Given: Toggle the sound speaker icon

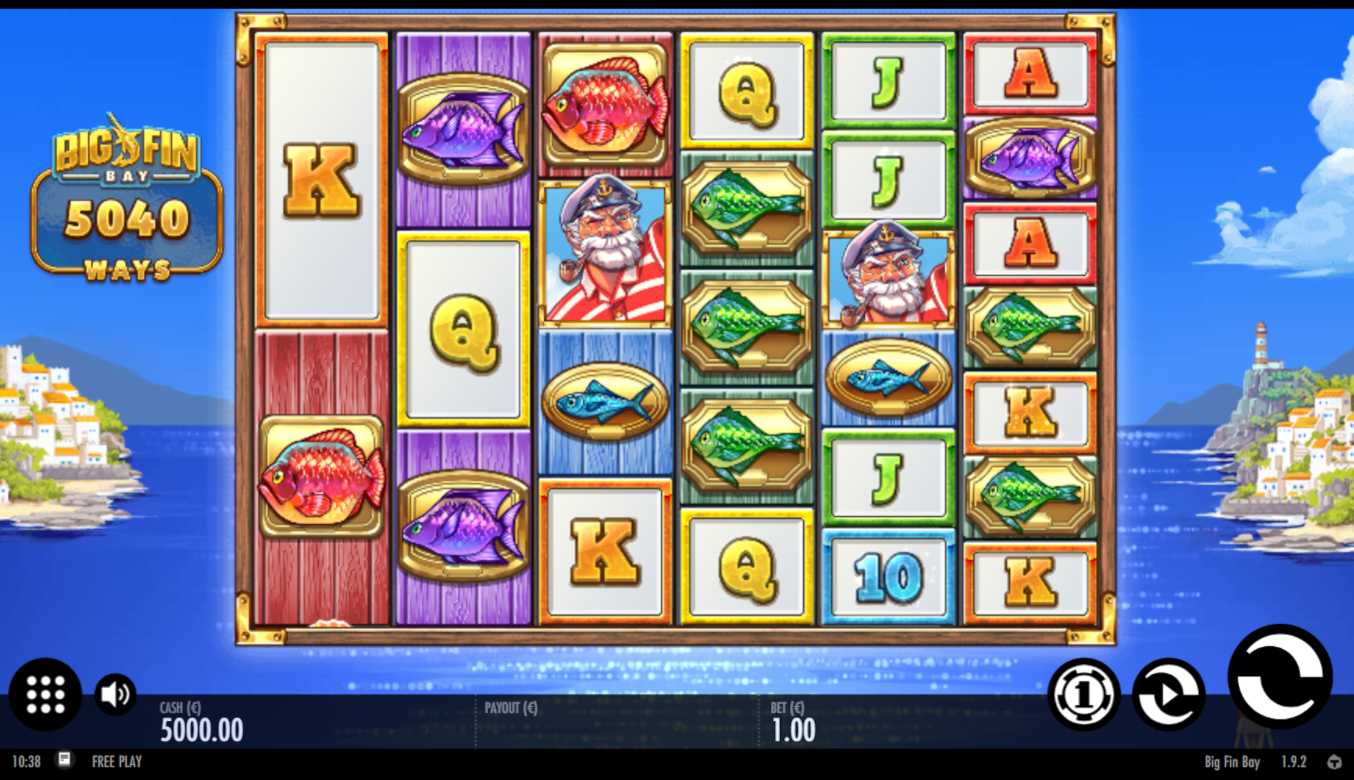Looking at the screenshot, I should [115, 694].
